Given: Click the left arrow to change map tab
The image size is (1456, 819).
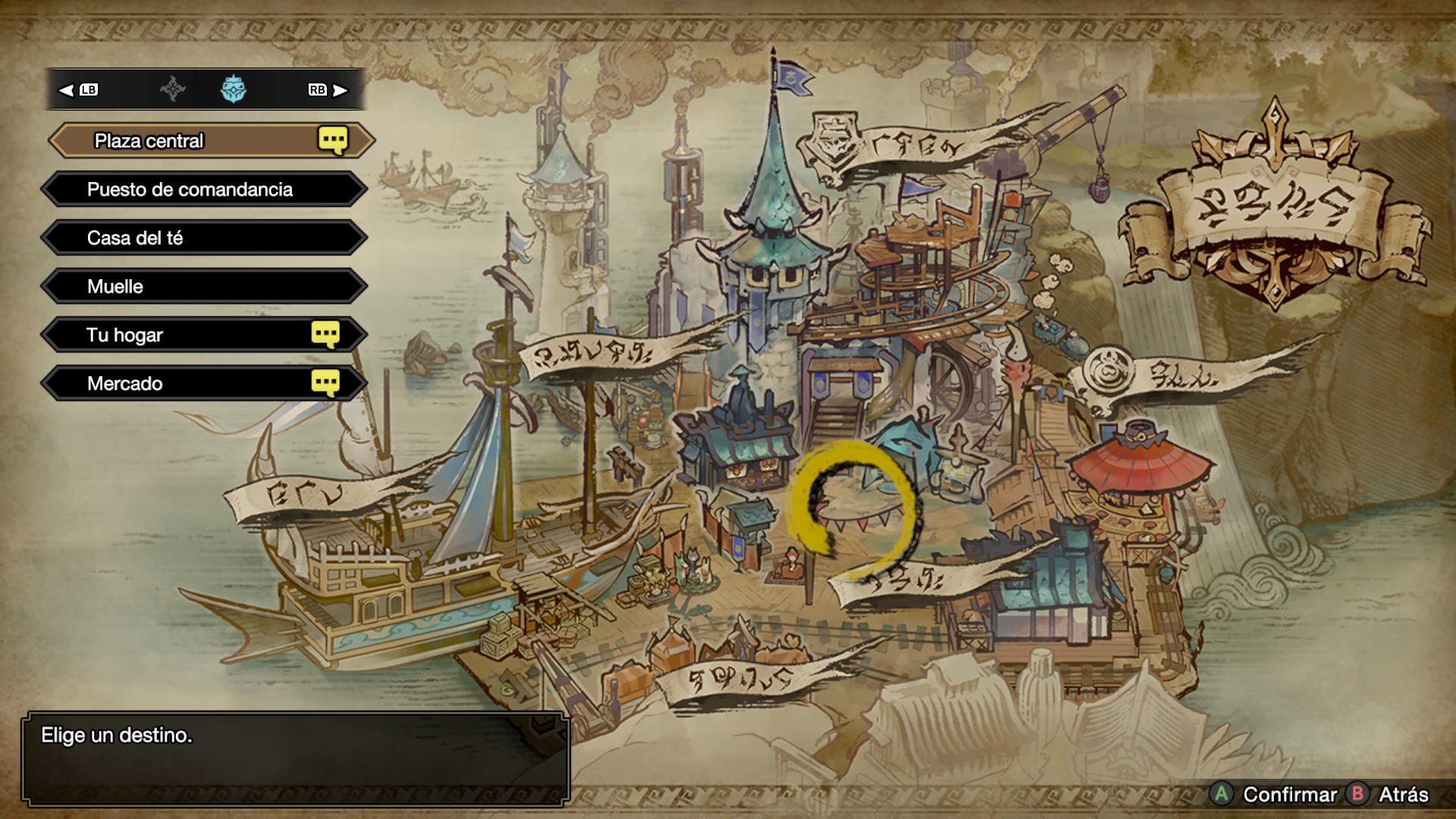Looking at the screenshot, I should point(67,90).
